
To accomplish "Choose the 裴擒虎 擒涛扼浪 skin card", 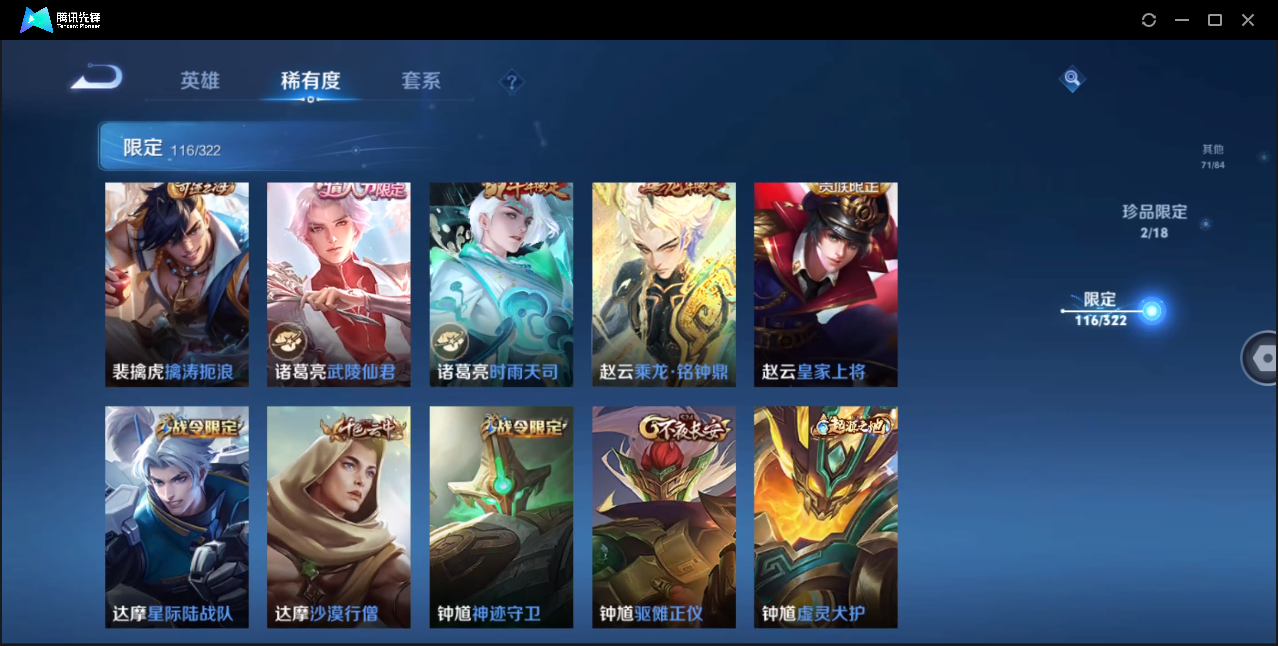I will [177, 284].
